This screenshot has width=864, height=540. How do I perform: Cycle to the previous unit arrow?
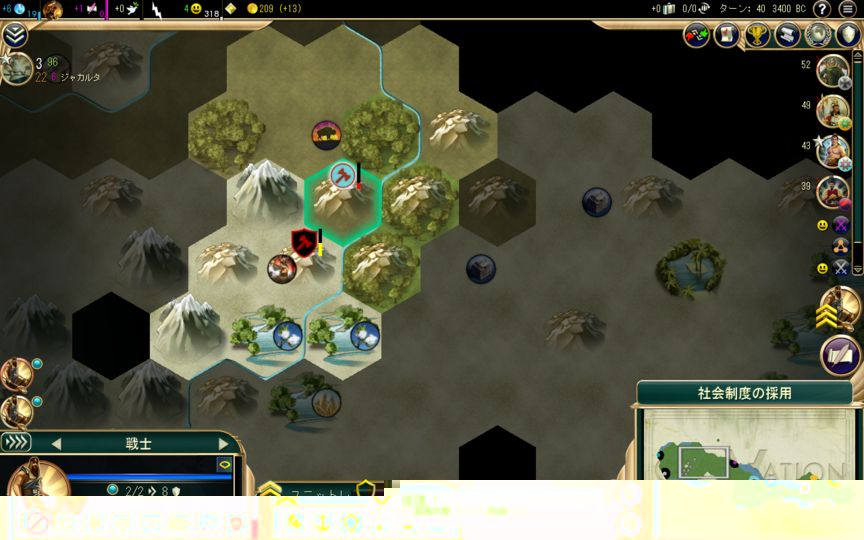click(56, 443)
